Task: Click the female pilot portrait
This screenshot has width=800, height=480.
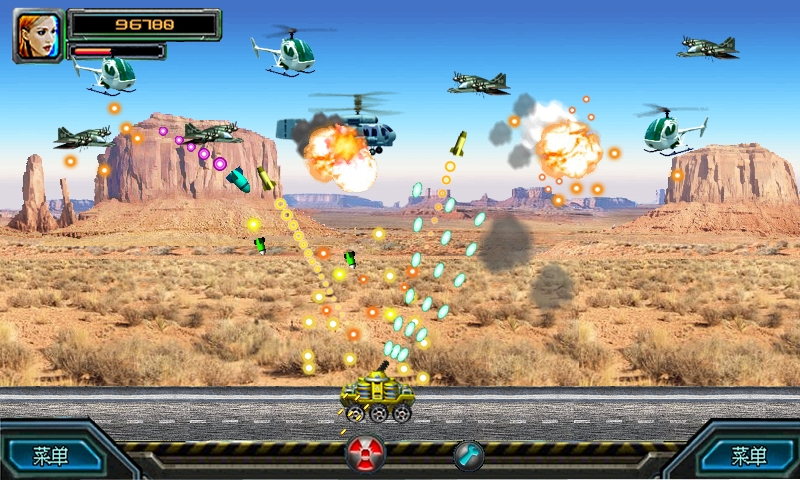Action: pyautogui.click(x=38, y=36)
